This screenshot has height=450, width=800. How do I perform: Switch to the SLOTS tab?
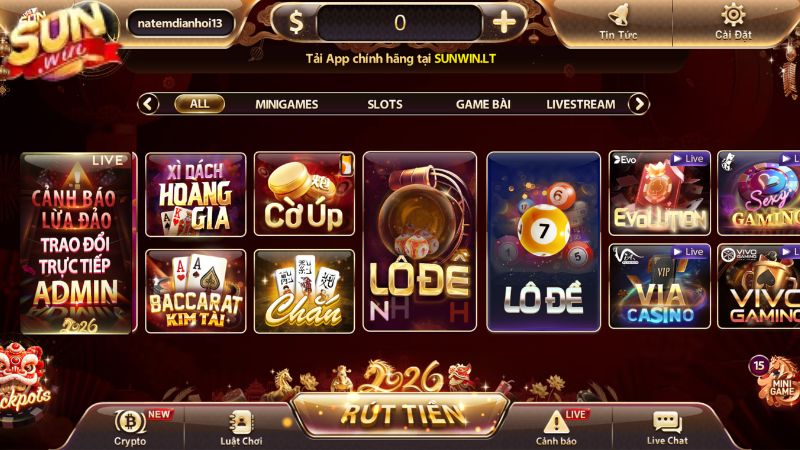click(x=385, y=104)
